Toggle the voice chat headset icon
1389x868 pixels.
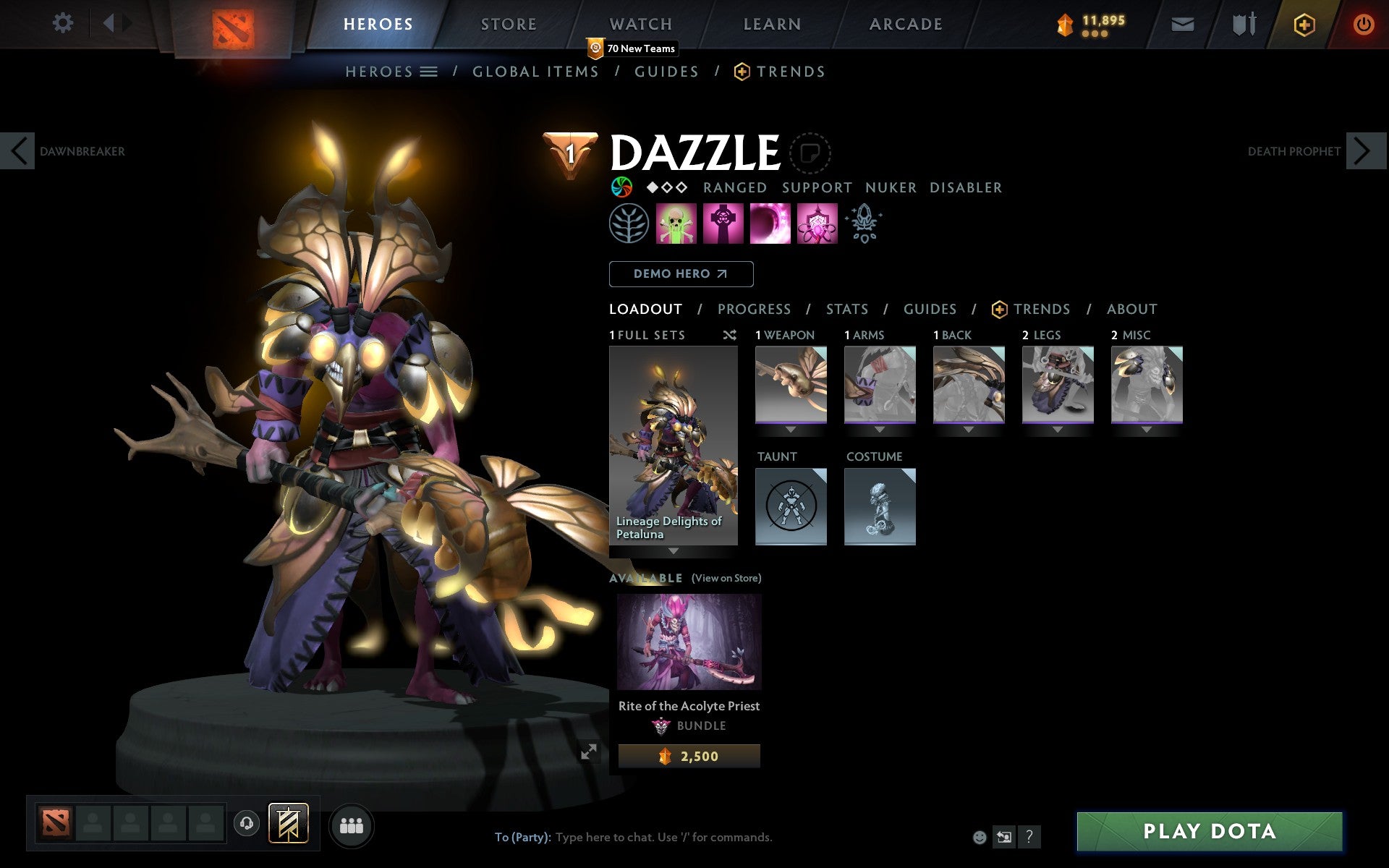(246, 824)
